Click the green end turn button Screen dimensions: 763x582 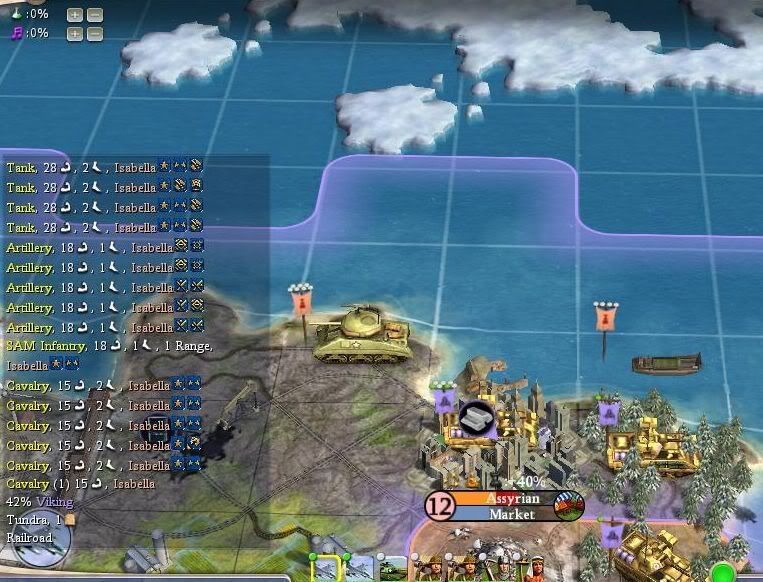(721, 574)
